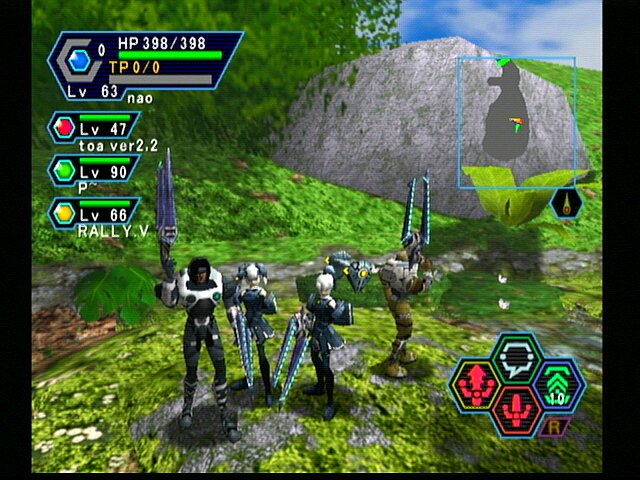Activate the orange-bordered red attack hexagon
Screen dimensions: 640x480
(x=517, y=410)
